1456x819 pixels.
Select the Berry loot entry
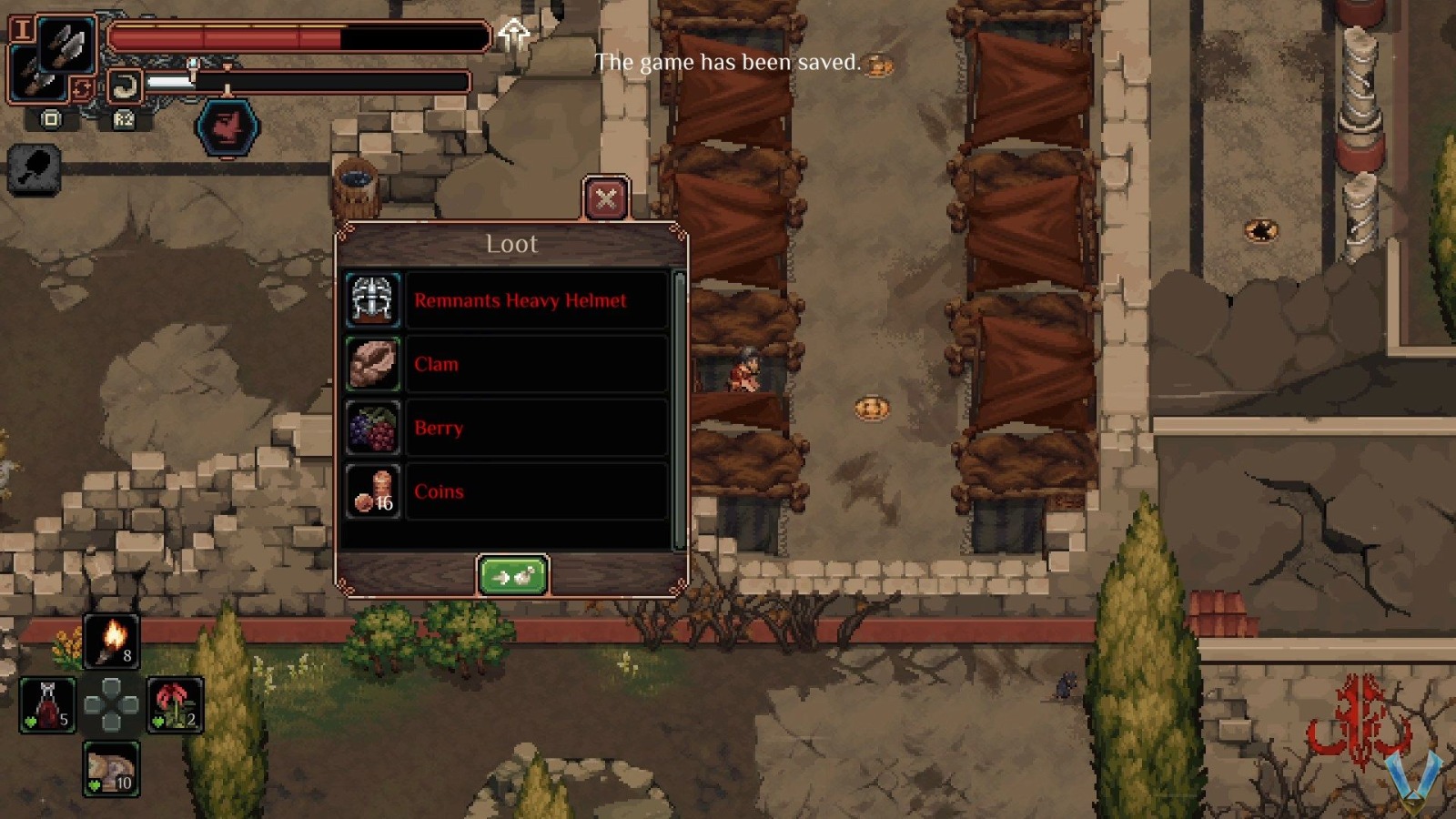pos(537,428)
